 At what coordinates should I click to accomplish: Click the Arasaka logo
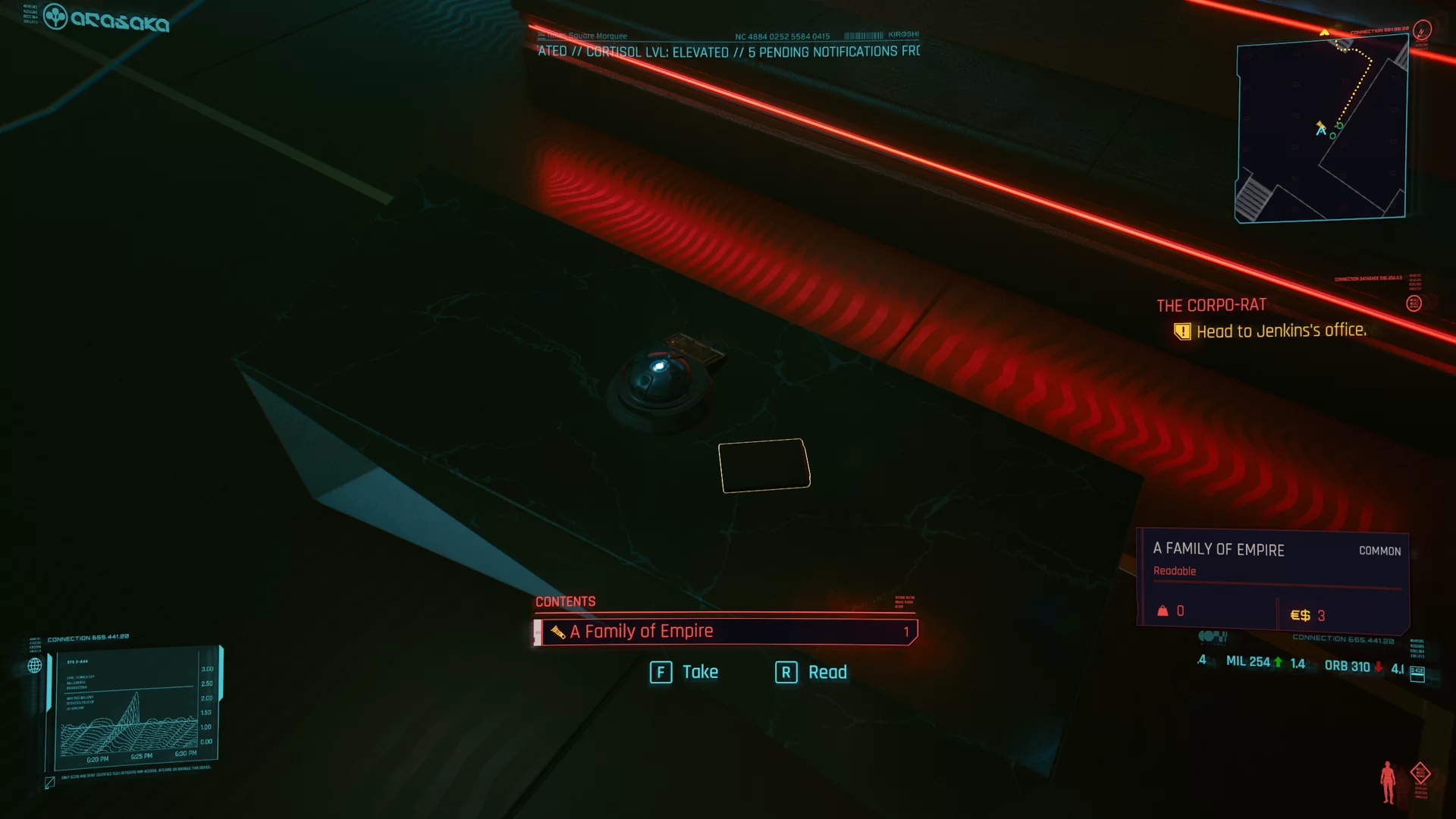pos(106,18)
